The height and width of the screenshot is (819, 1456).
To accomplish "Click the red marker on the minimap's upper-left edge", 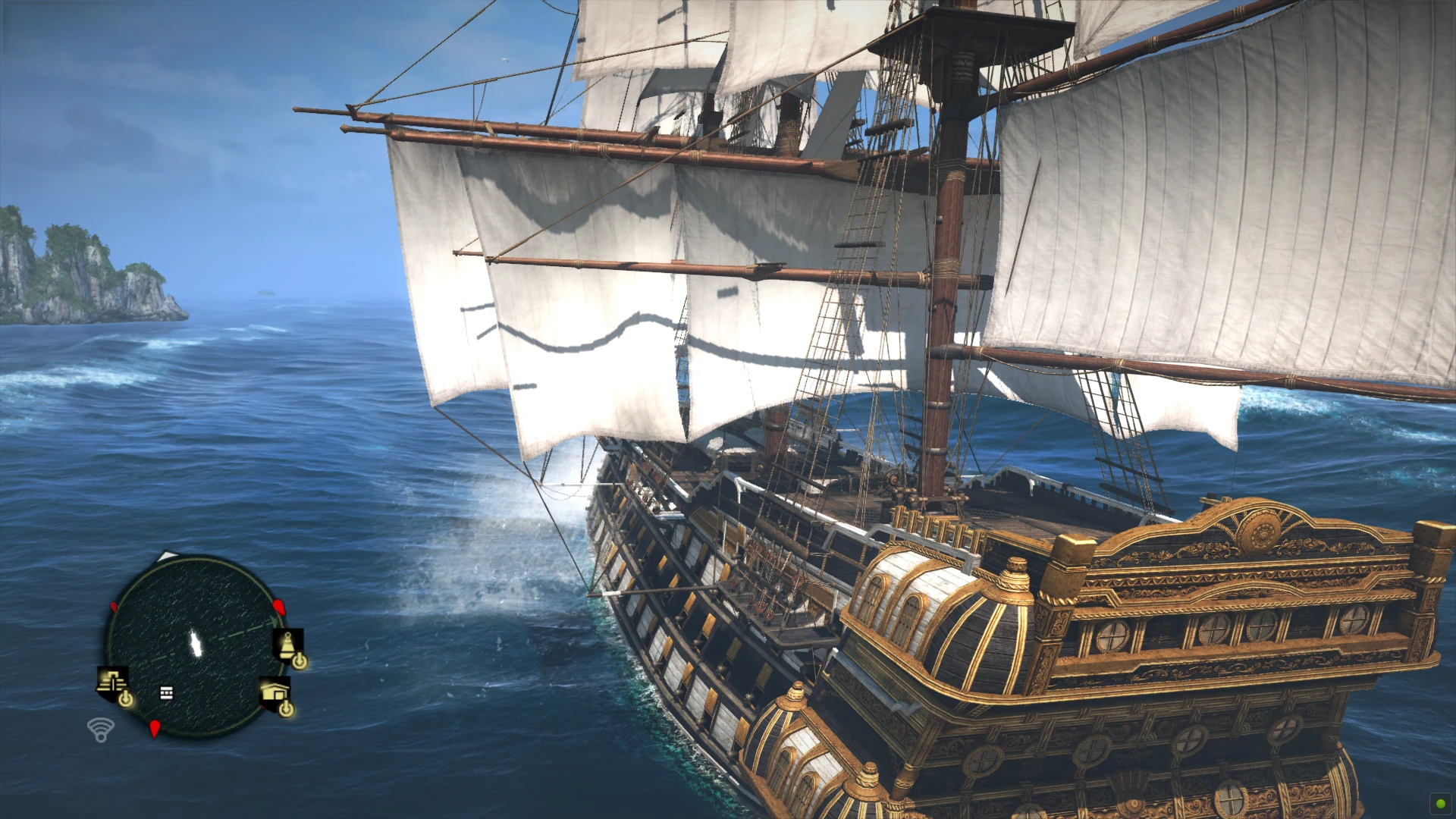I will (113, 606).
